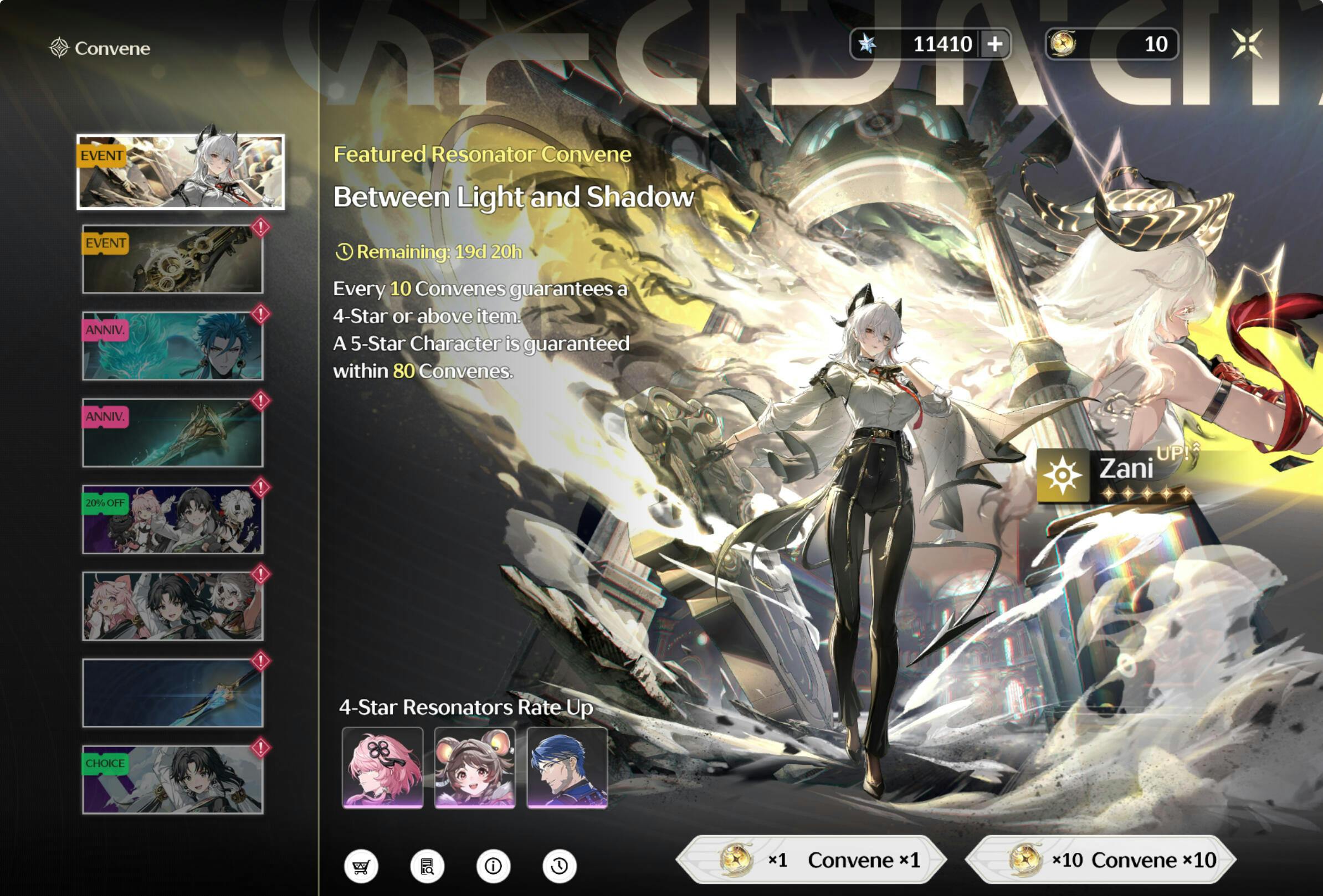Inspect the mouse-eared 4-star resonator
Image resolution: width=1323 pixels, height=896 pixels.
[x=475, y=768]
